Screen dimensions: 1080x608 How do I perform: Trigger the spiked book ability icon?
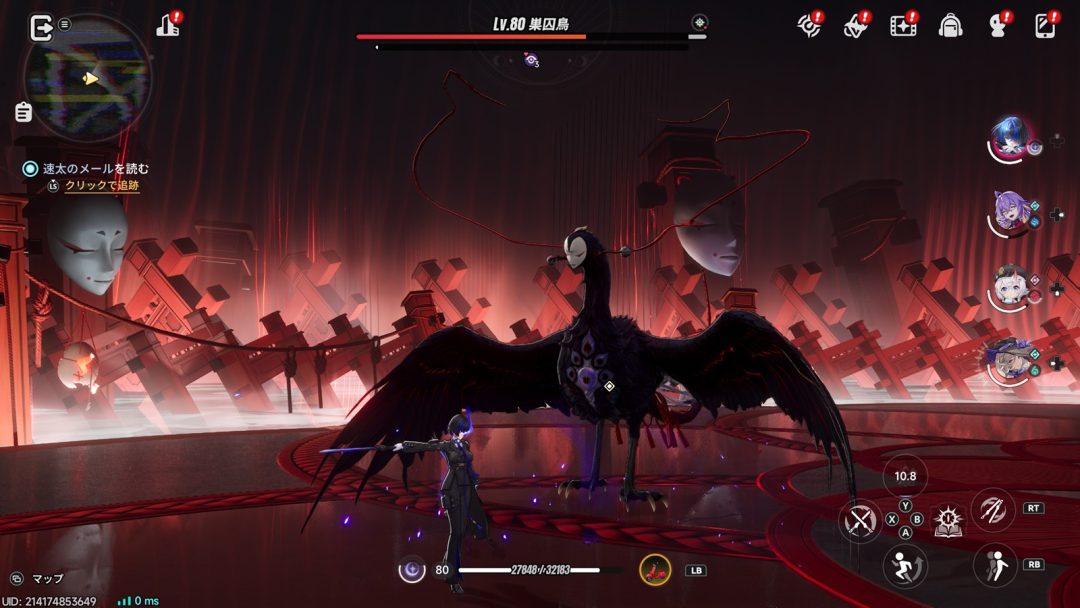pyautogui.click(x=948, y=520)
